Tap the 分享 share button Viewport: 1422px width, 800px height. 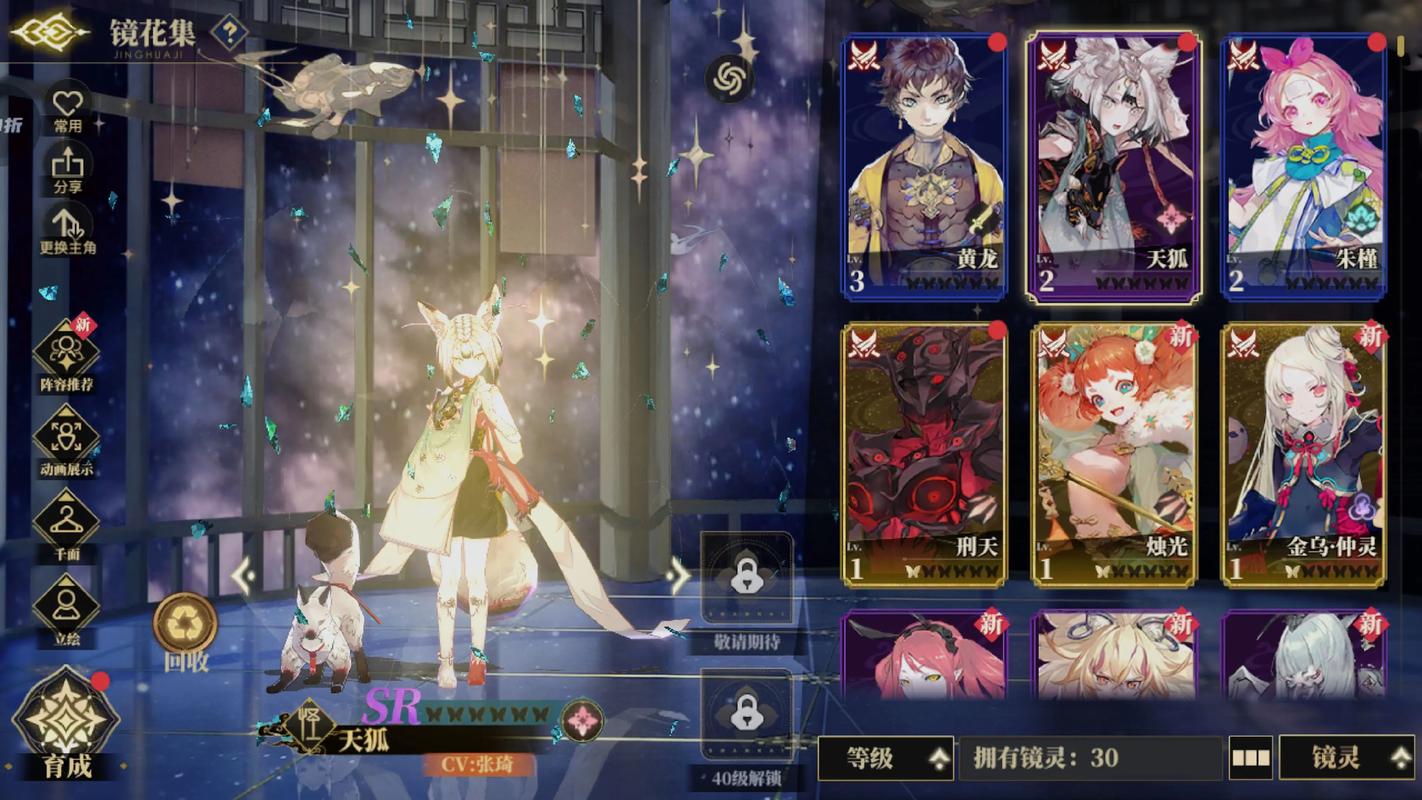point(68,167)
